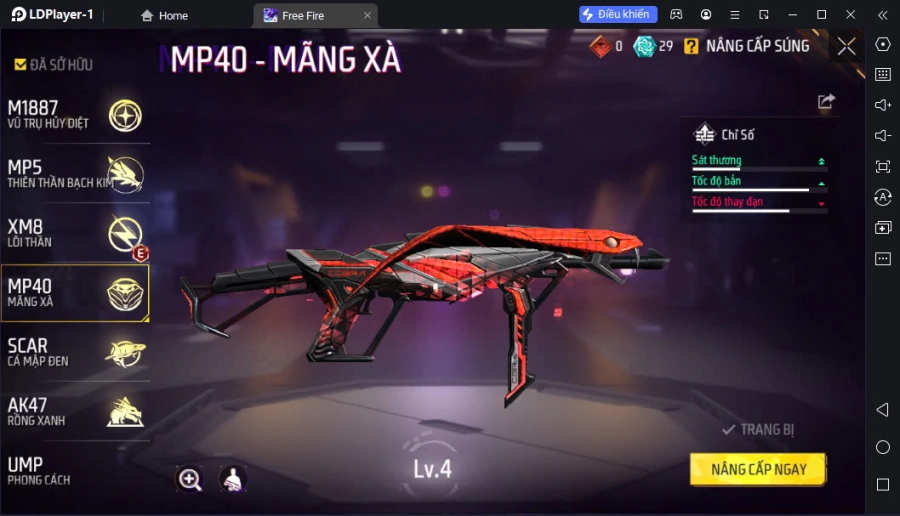900x516 pixels.
Task: Open the Điều khiển control button
Action: point(618,14)
